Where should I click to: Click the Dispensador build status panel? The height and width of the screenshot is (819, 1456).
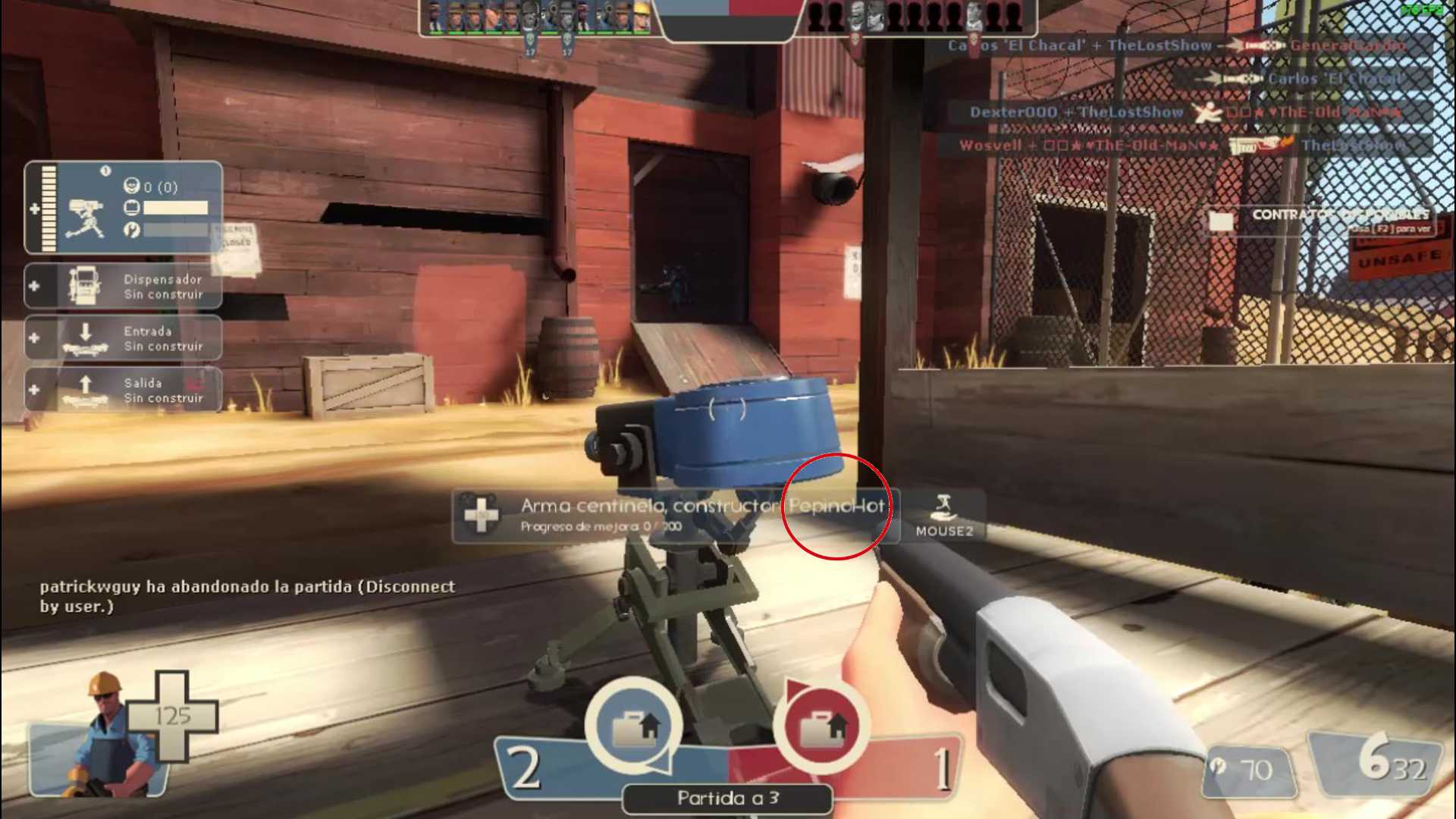point(124,286)
